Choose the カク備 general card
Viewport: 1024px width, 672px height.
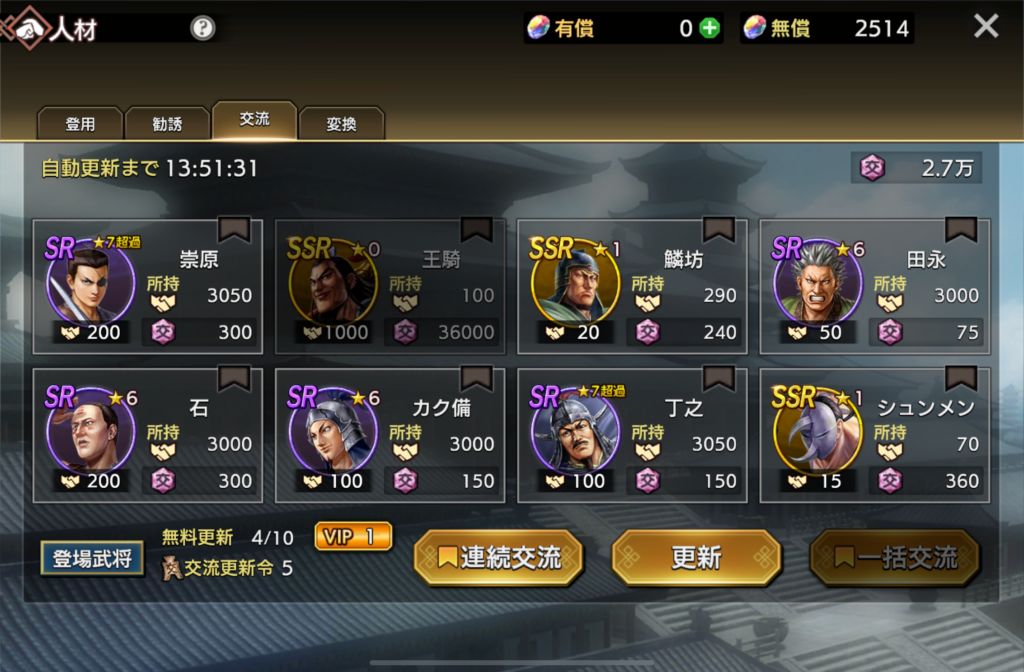tap(390, 435)
